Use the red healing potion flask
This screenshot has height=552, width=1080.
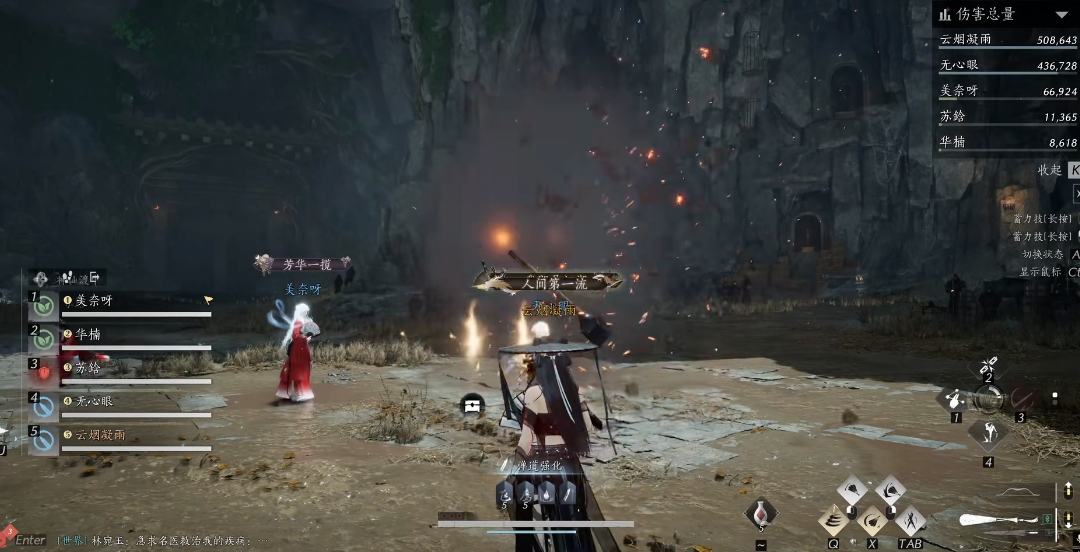coord(760,513)
